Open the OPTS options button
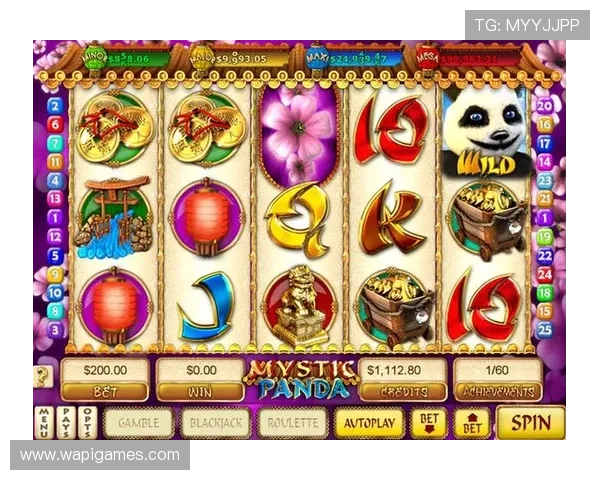The height and width of the screenshot is (480, 600). tap(87, 422)
